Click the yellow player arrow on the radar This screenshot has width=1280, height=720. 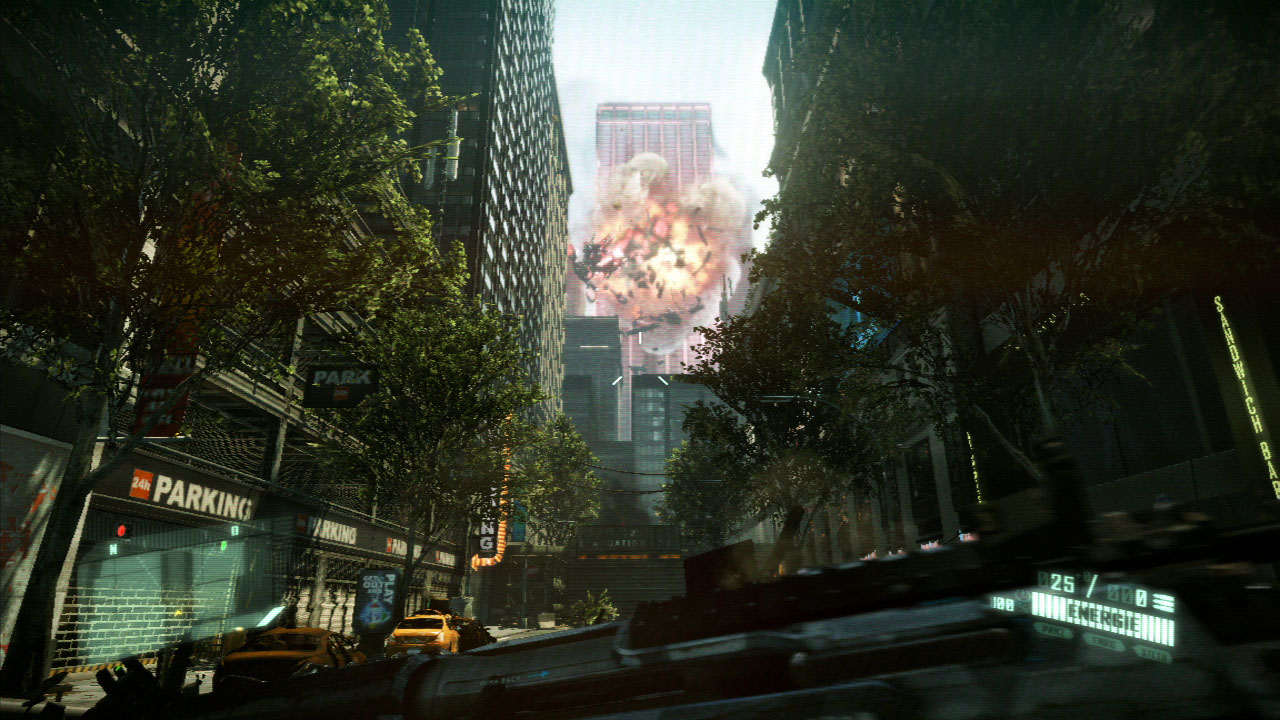pos(176,612)
